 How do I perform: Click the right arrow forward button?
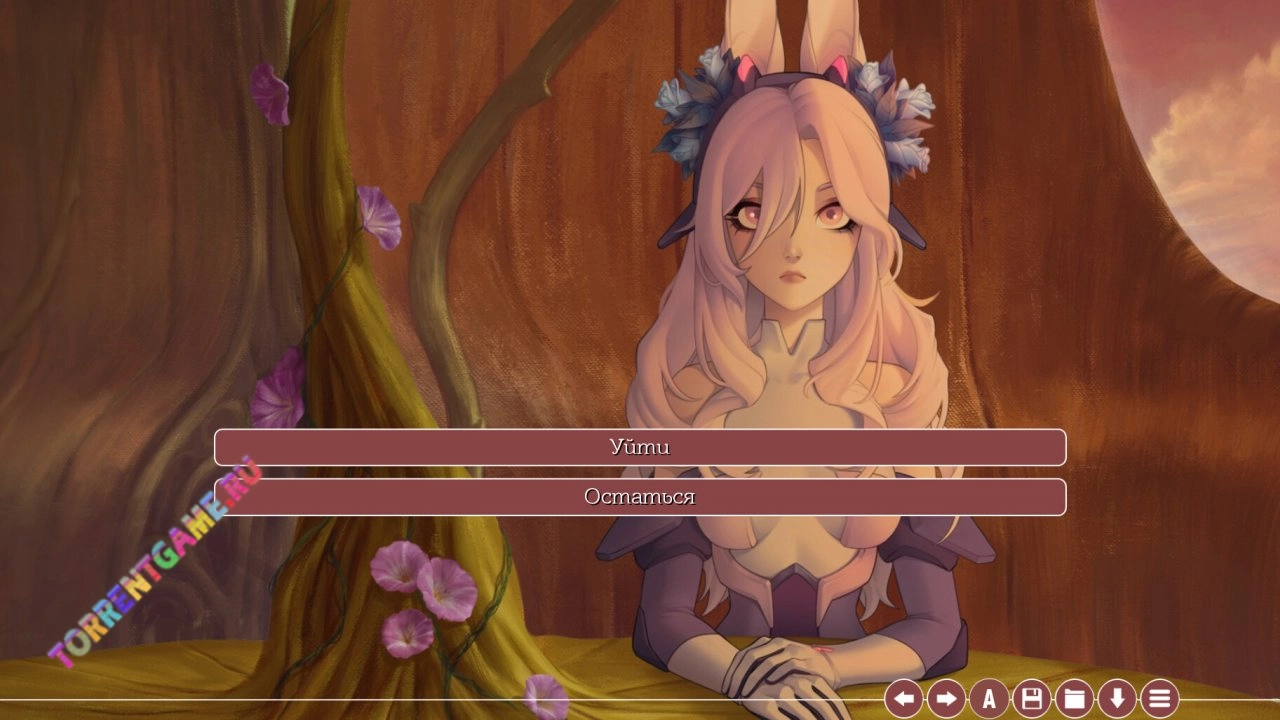point(946,698)
